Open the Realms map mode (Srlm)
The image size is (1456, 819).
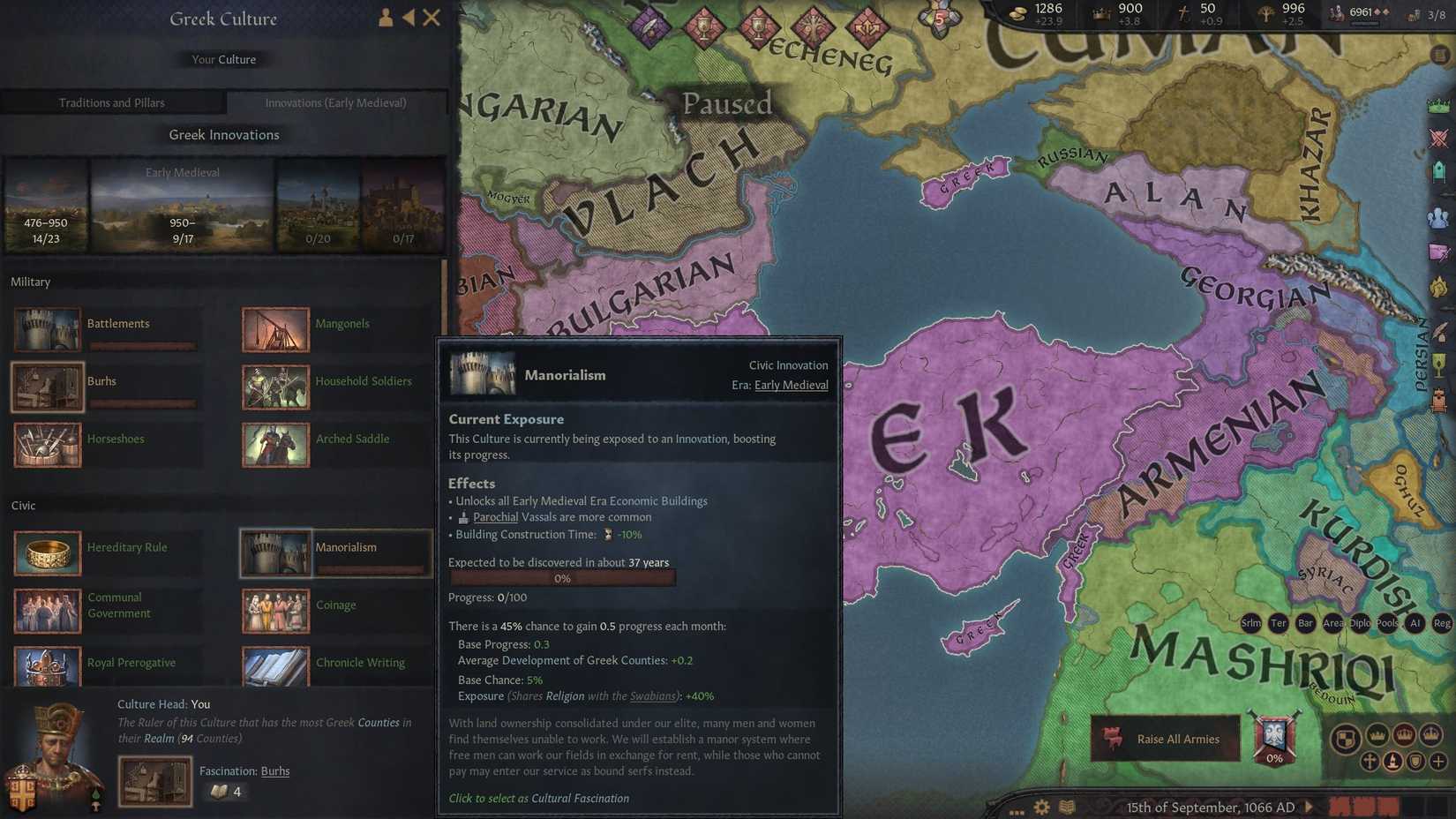[x=1251, y=622]
